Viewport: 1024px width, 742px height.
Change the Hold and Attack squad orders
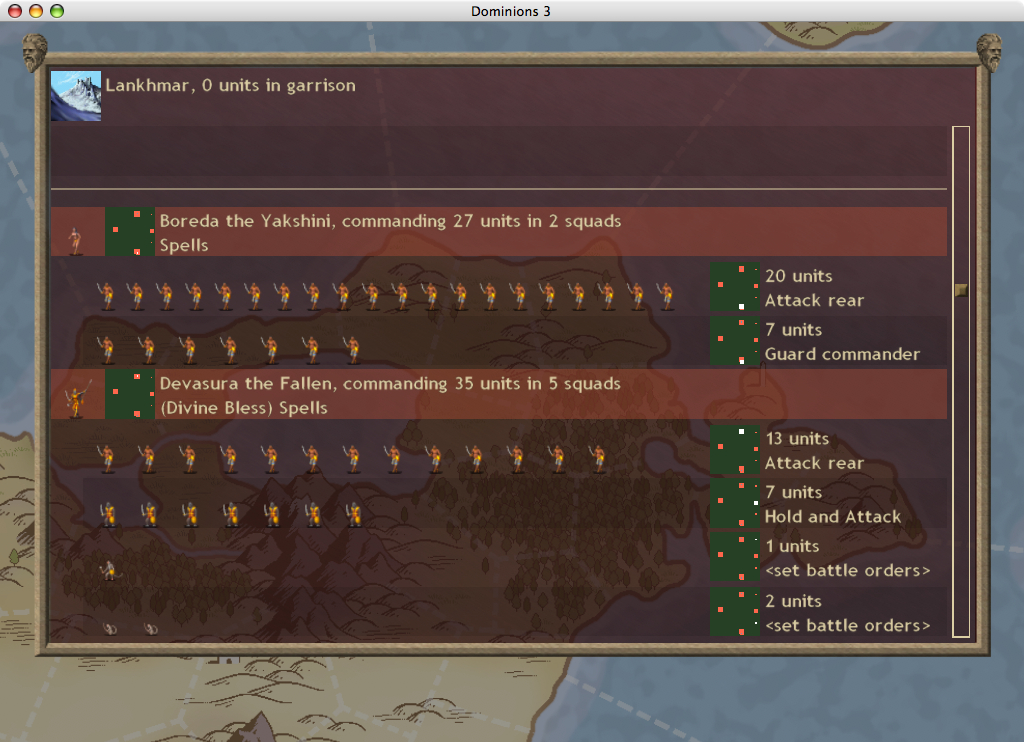(832, 517)
